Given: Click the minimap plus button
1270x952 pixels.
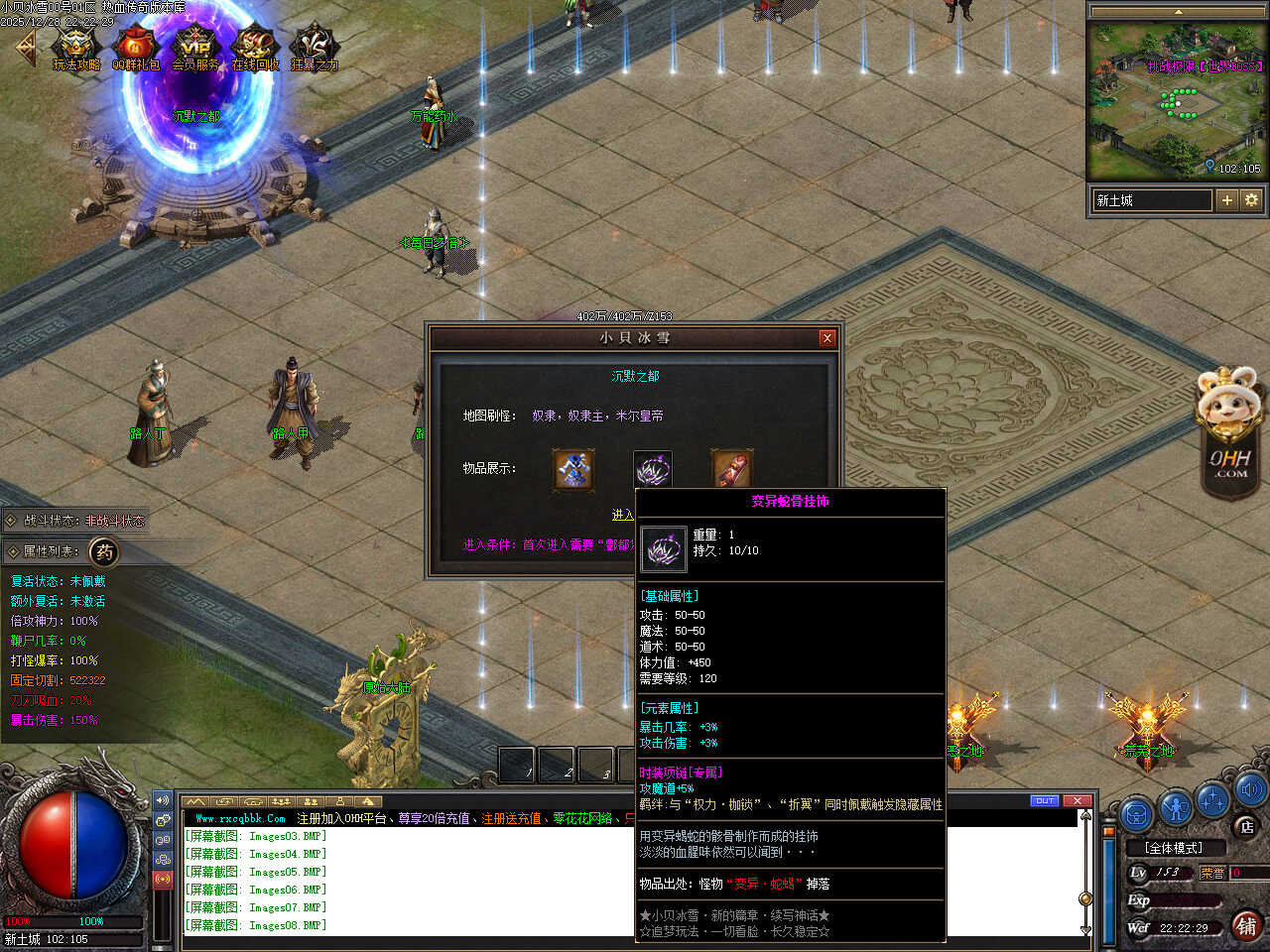Looking at the screenshot, I should click(x=1227, y=200).
